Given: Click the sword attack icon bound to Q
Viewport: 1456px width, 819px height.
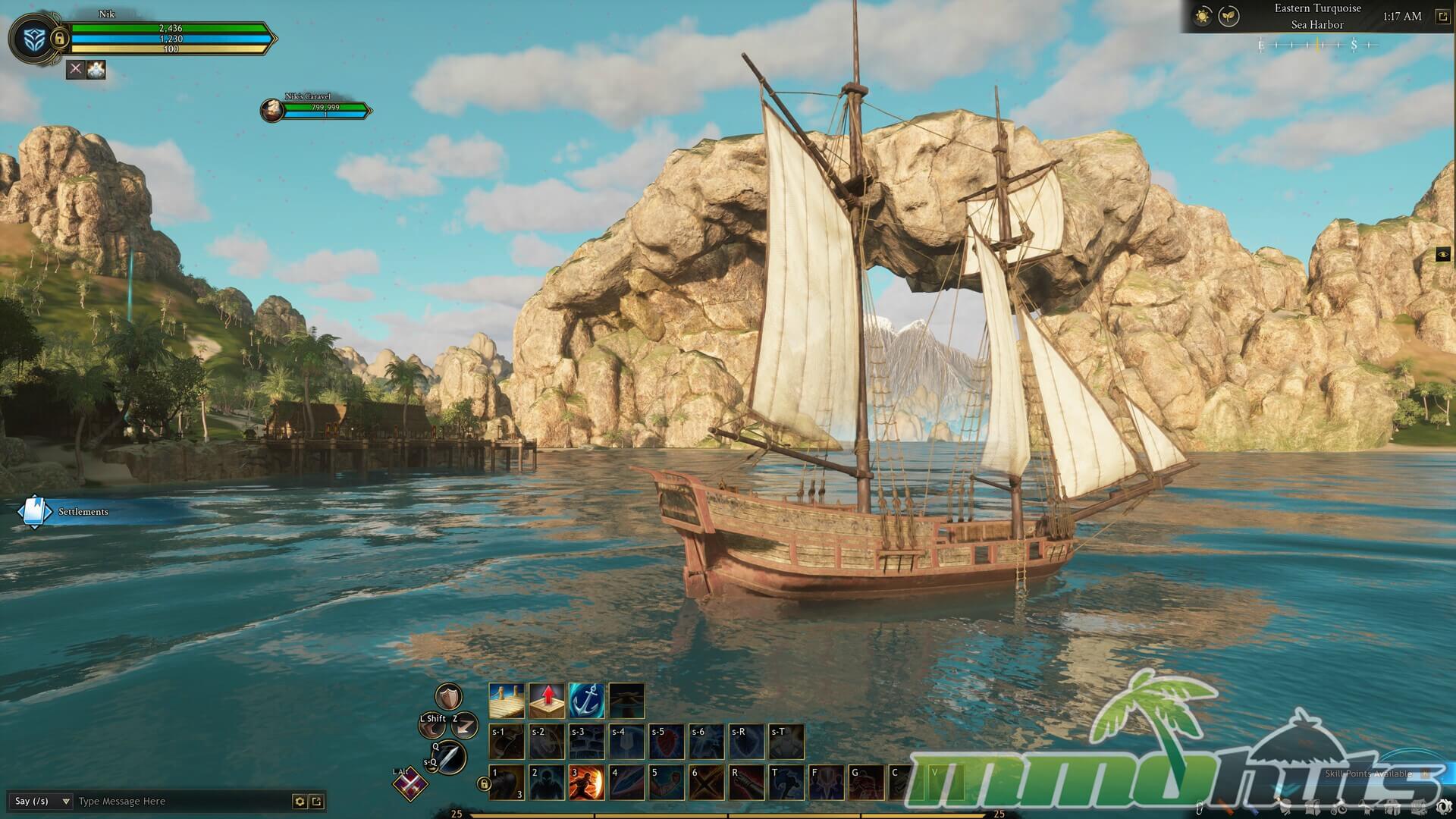Looking at the screenshot, I should coord(450,756).
